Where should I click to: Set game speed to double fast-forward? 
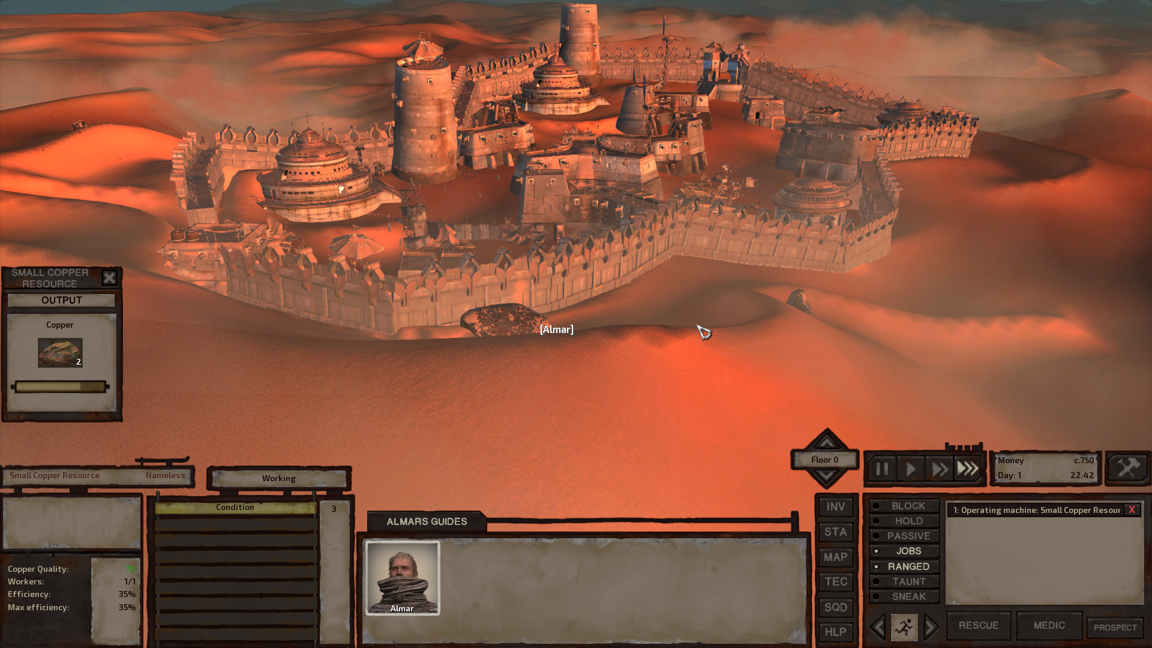(939, 468)
